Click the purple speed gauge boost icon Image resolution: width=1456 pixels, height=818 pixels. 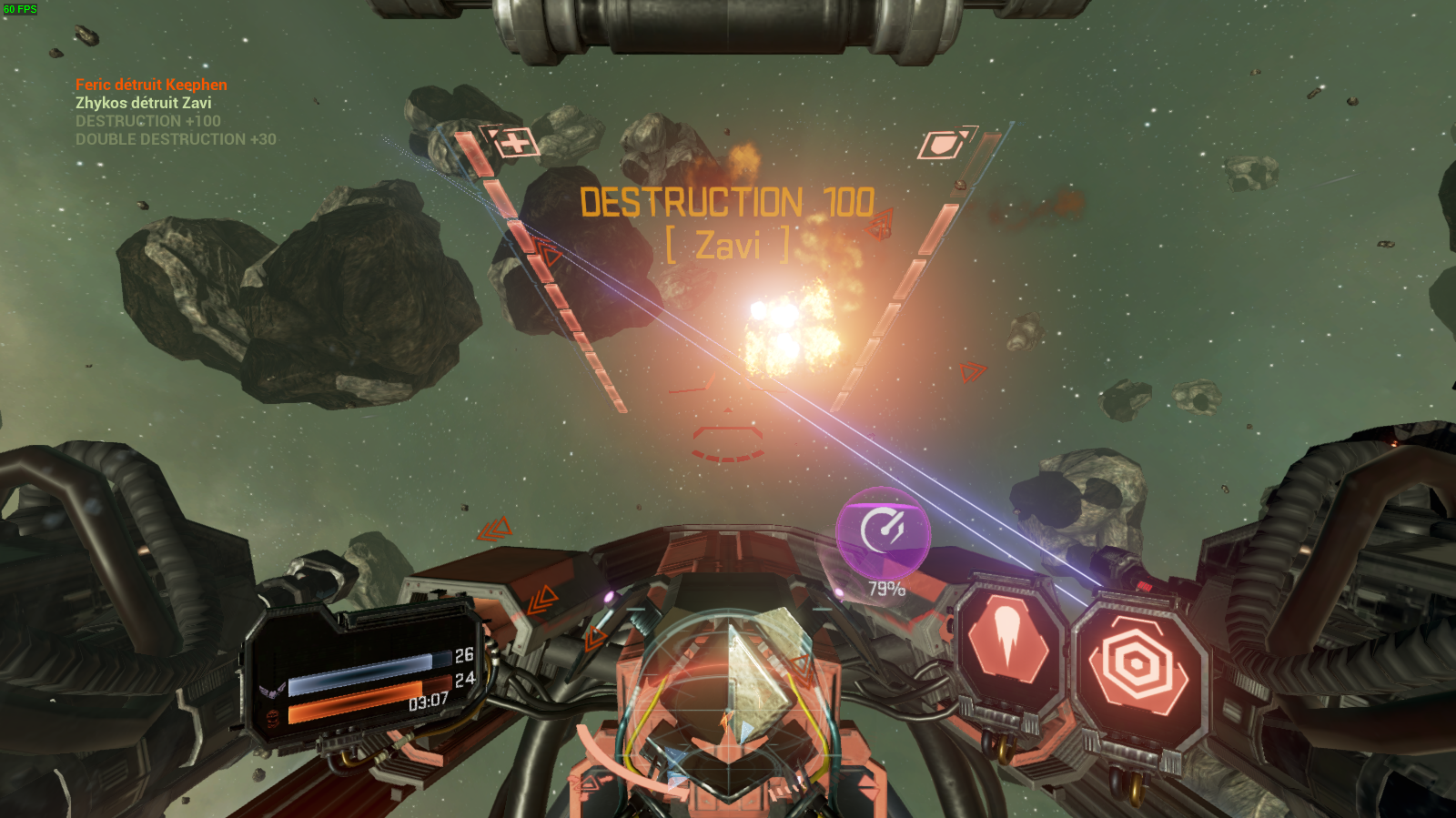(882, 530)
